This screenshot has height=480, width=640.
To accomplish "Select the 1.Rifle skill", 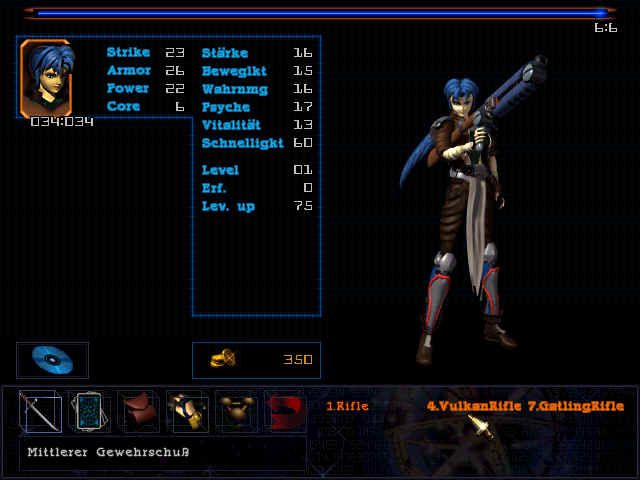I will pos(348,406).
